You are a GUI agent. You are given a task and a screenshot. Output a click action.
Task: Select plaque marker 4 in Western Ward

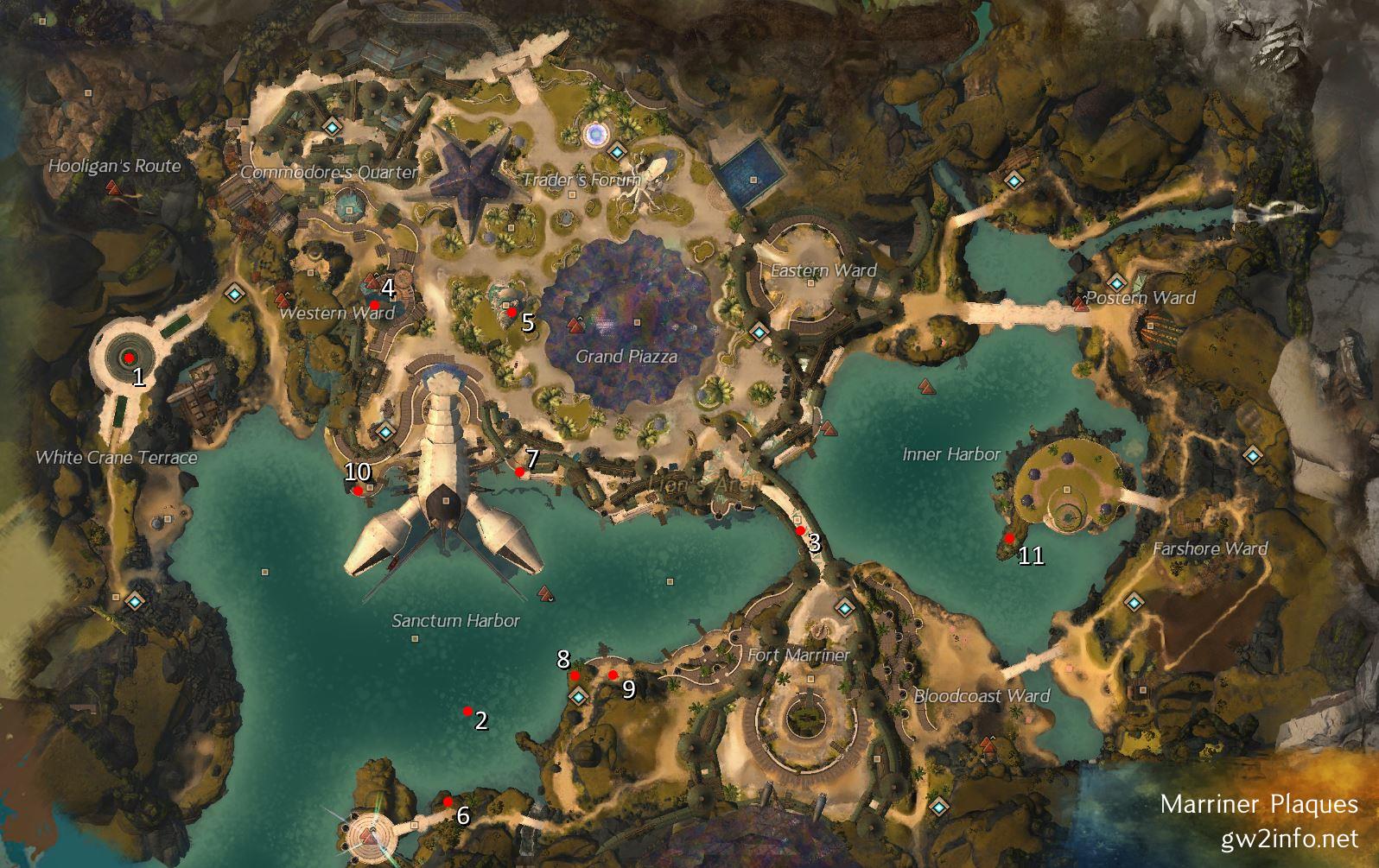375,305
